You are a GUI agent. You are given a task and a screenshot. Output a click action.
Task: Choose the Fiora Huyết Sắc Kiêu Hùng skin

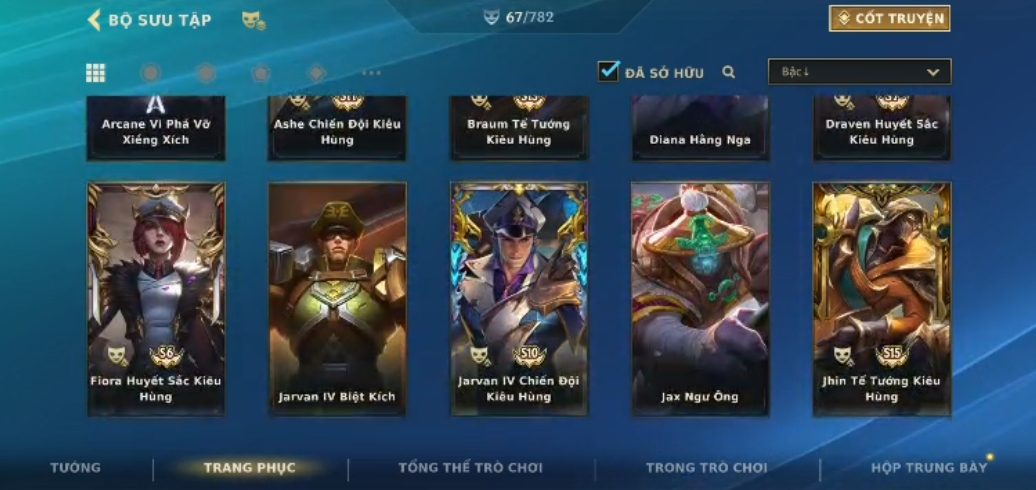click(x=156, y=298)
